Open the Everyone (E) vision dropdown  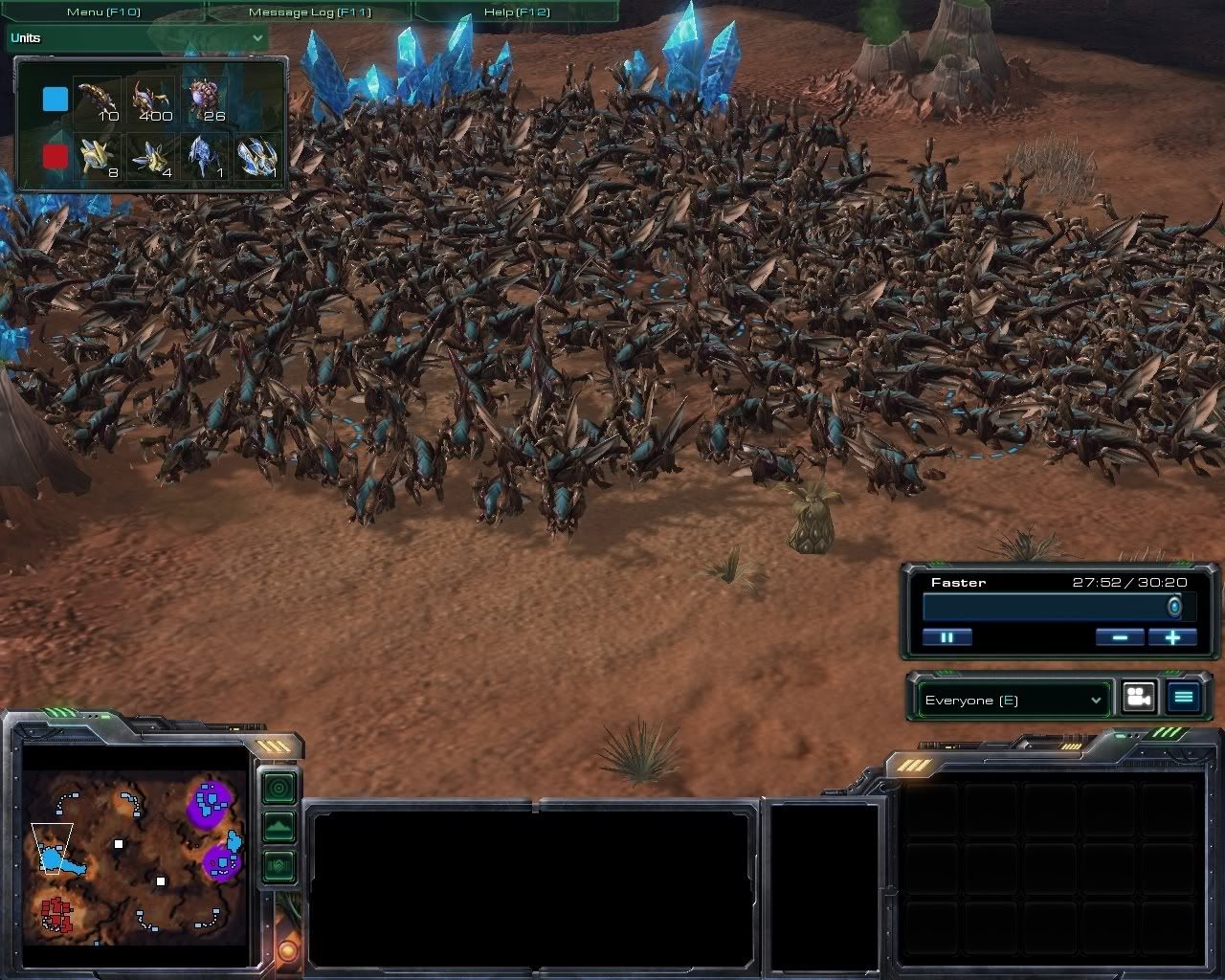pos(1013,700)
